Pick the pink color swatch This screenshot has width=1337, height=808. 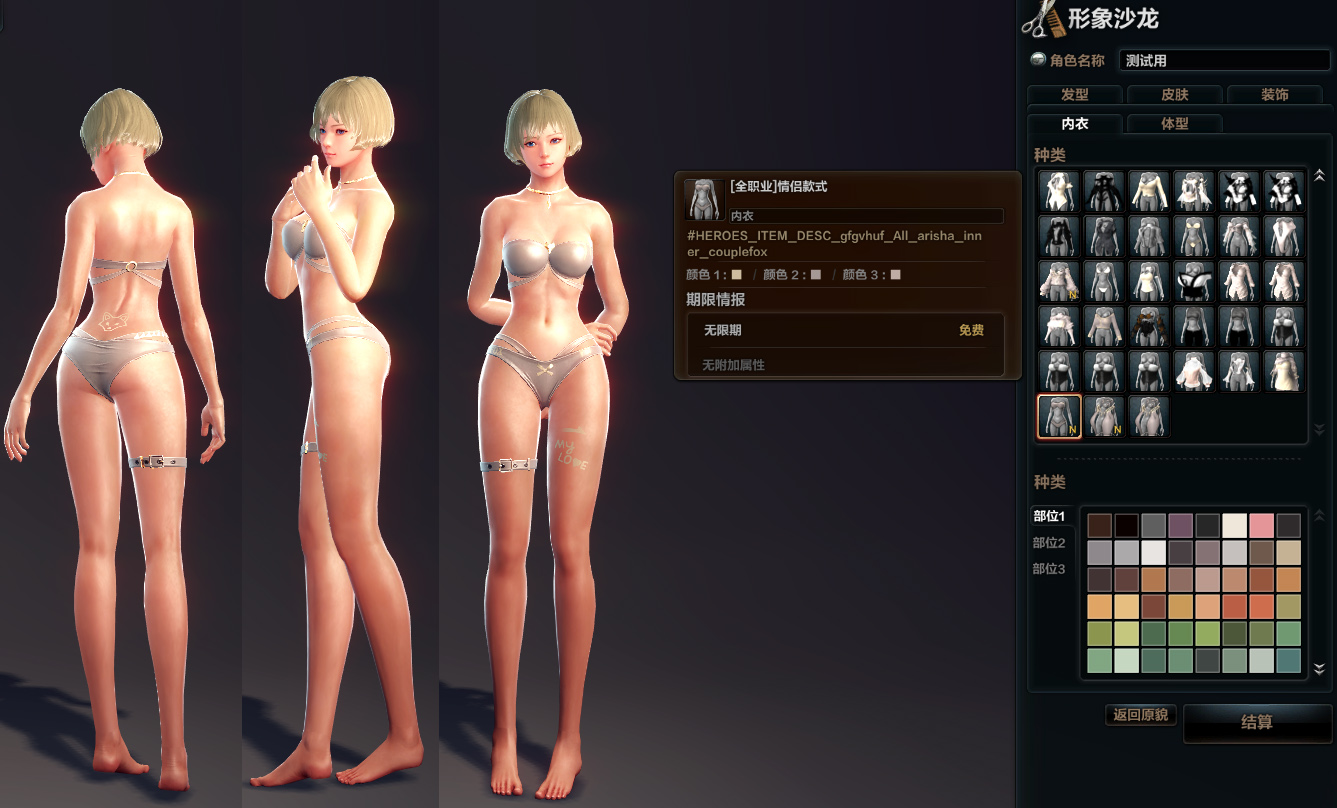click(x=1261, y=526)
